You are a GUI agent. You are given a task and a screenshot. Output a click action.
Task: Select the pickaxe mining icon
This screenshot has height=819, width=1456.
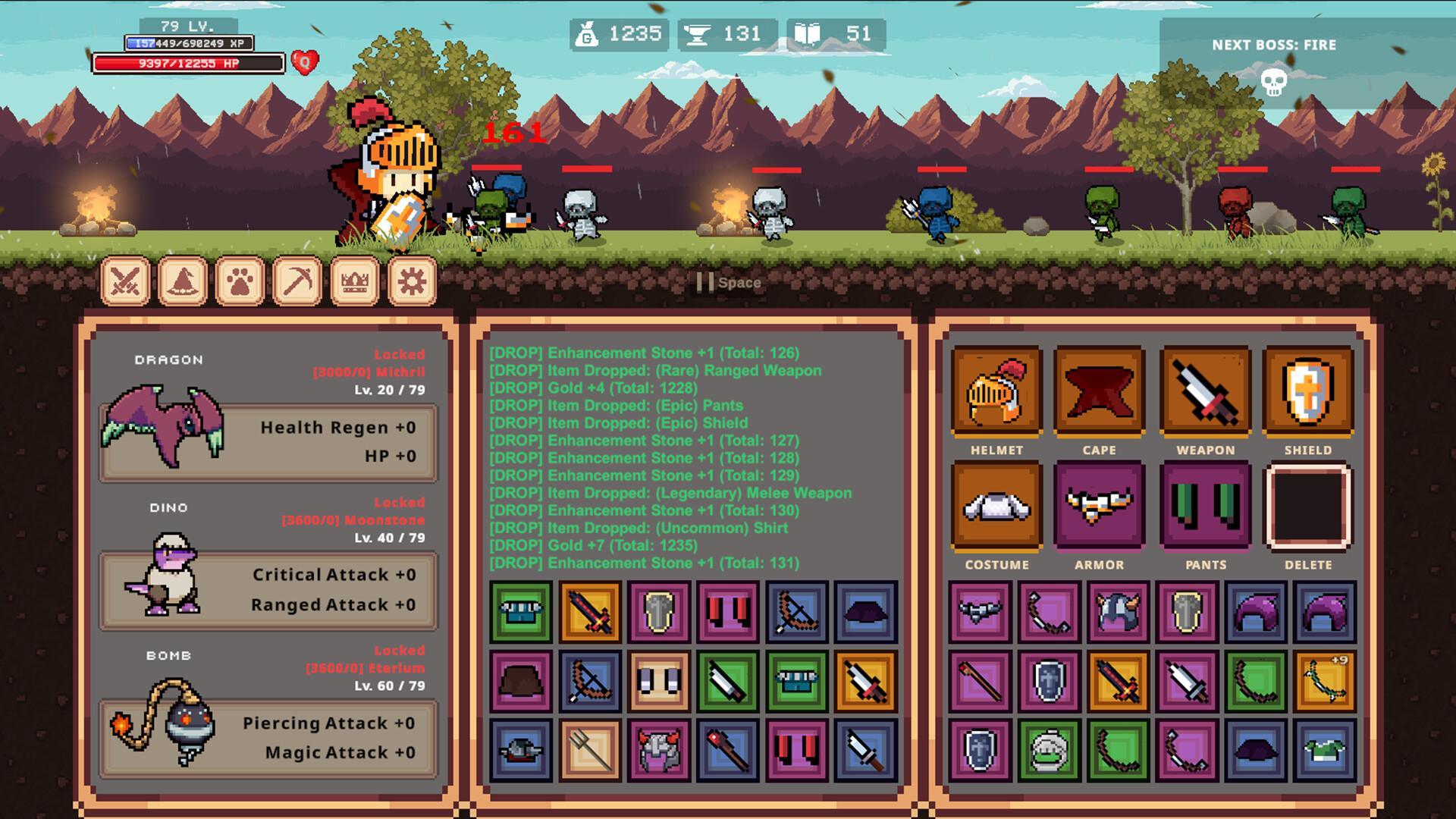click(x=297, y=280)
